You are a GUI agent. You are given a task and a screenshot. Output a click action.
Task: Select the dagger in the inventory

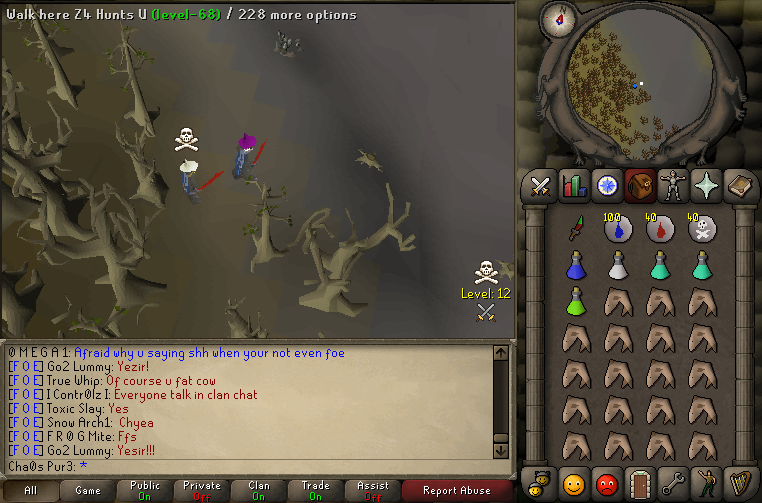(x=575, y=229)
